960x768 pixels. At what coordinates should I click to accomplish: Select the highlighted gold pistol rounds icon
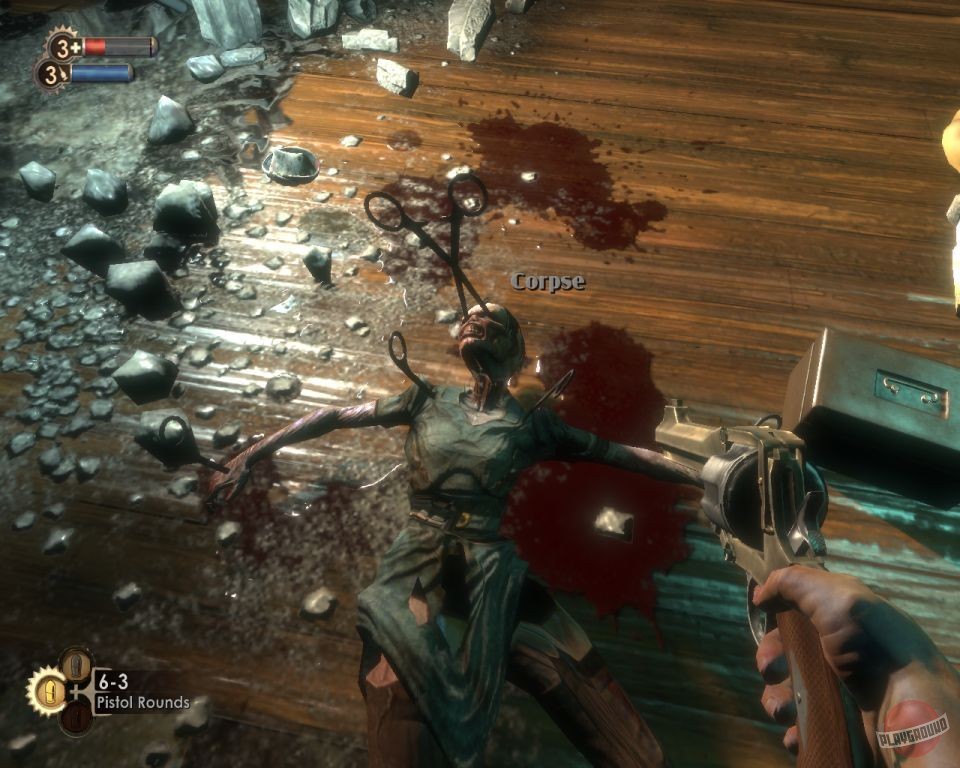click(48, 691)
